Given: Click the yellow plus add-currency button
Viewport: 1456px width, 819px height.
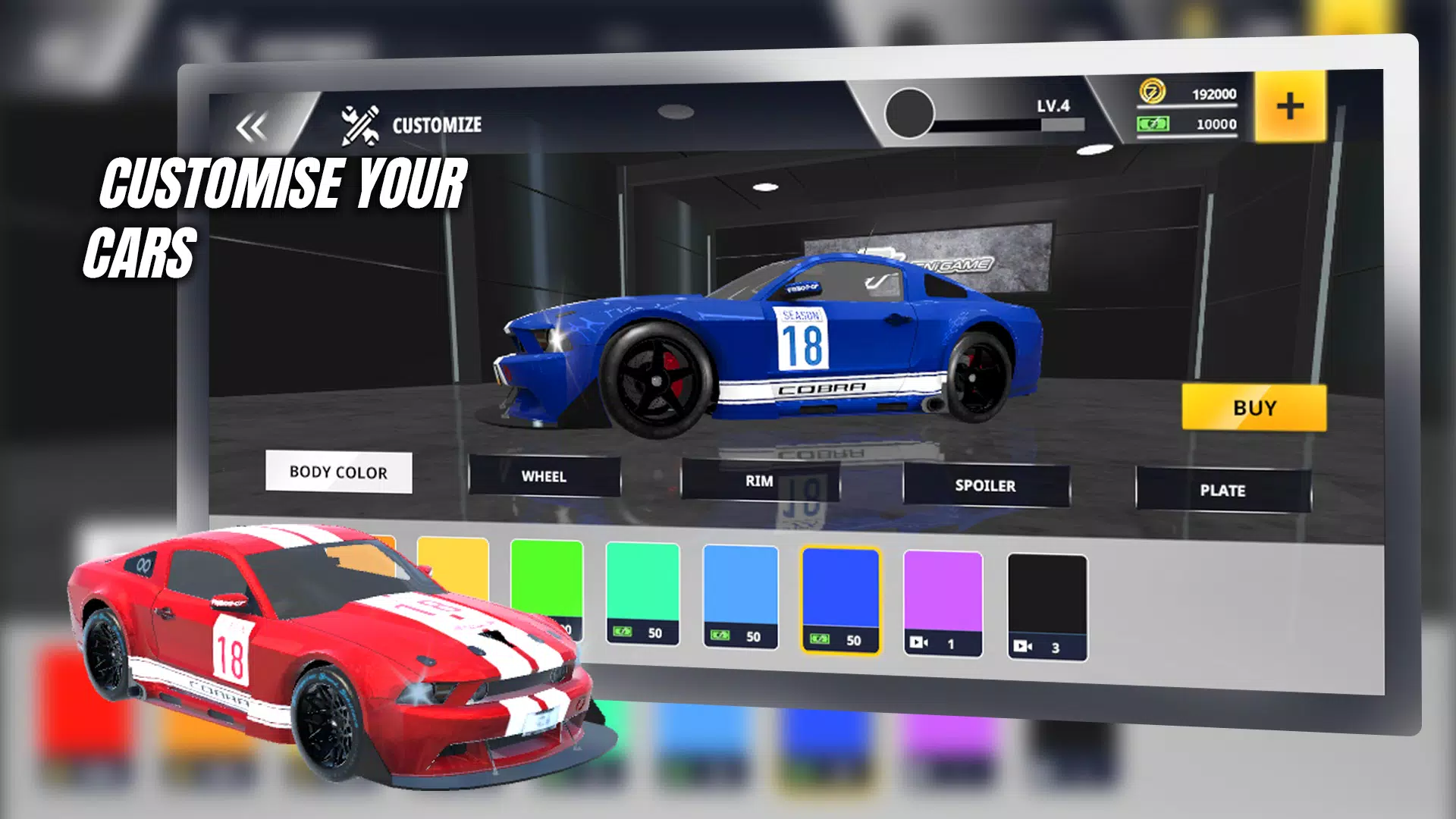Looking at the screenshot, I should pyautogui.click(x=1290, y=107).
